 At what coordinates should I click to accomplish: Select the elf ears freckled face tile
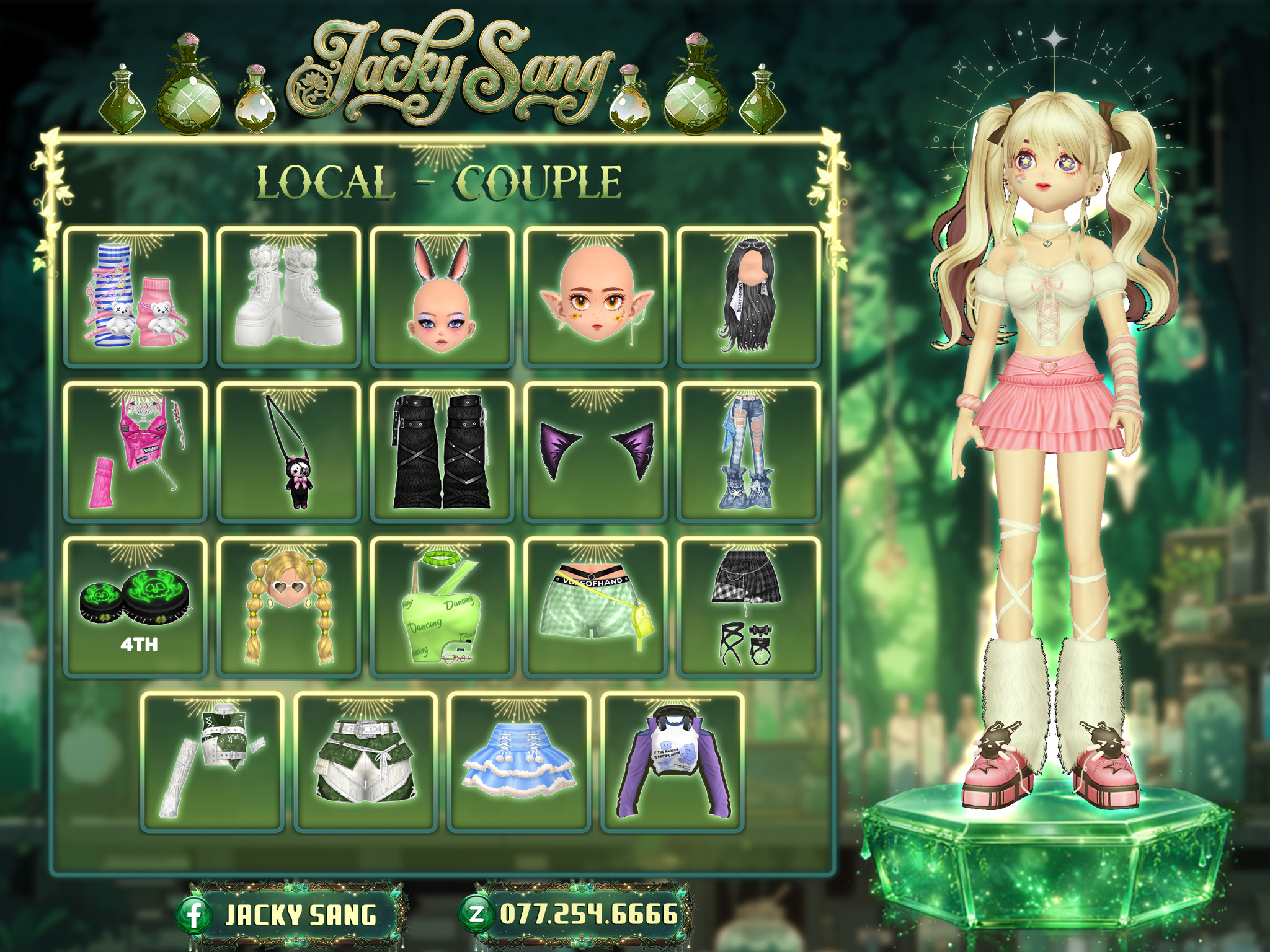point(595,297)
